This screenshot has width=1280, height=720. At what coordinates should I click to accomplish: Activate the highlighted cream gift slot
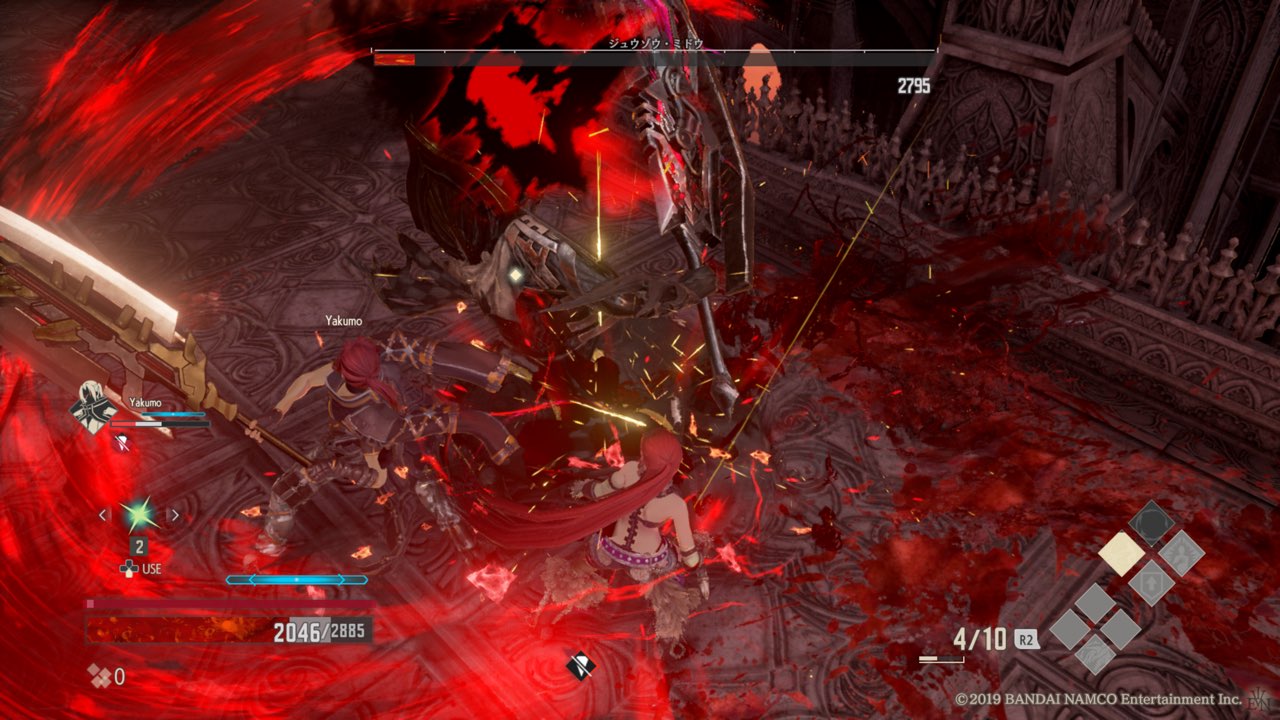tap(1121, 553)
